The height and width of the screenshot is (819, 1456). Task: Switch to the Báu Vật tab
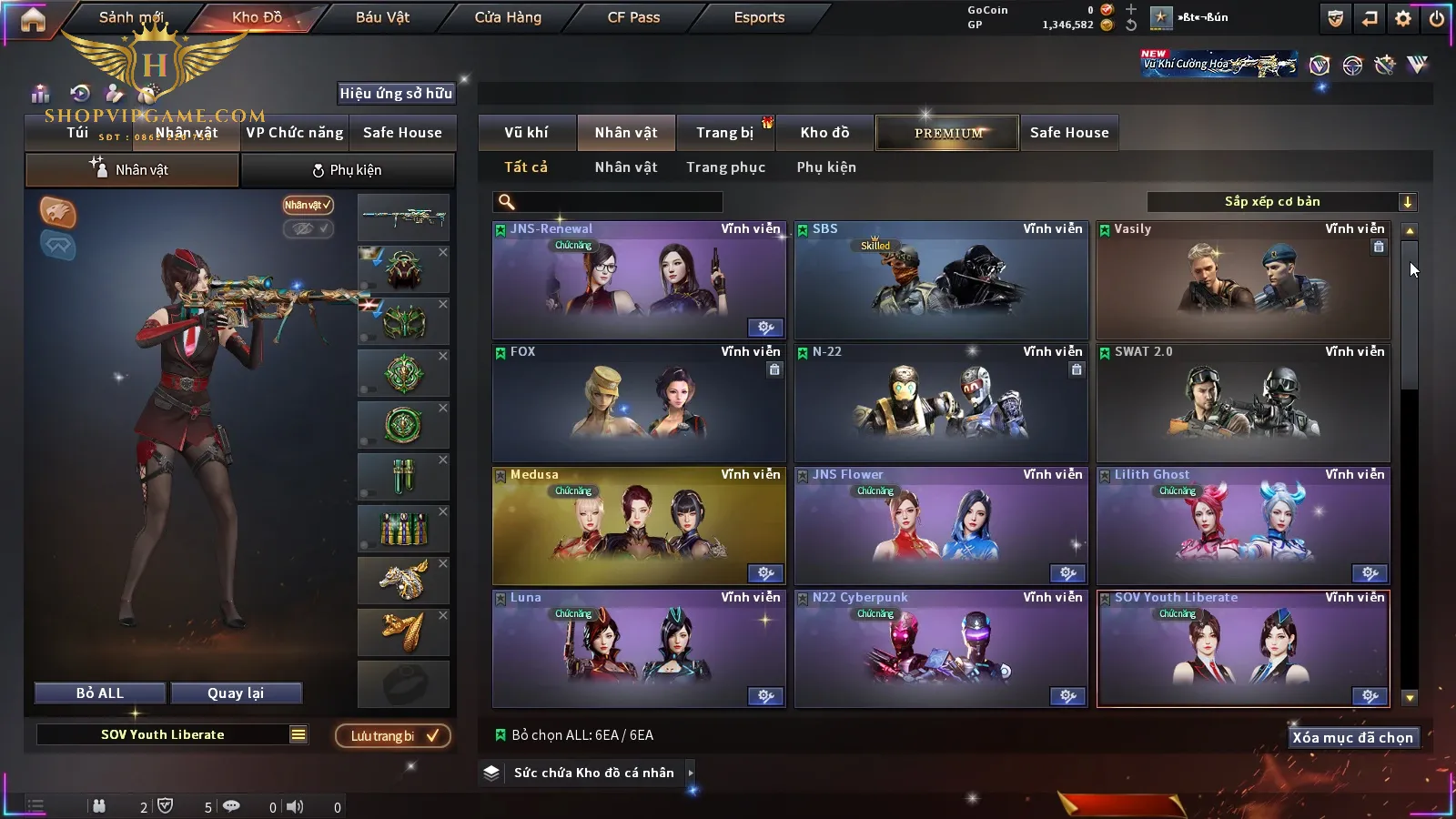(x=382, y=17)
